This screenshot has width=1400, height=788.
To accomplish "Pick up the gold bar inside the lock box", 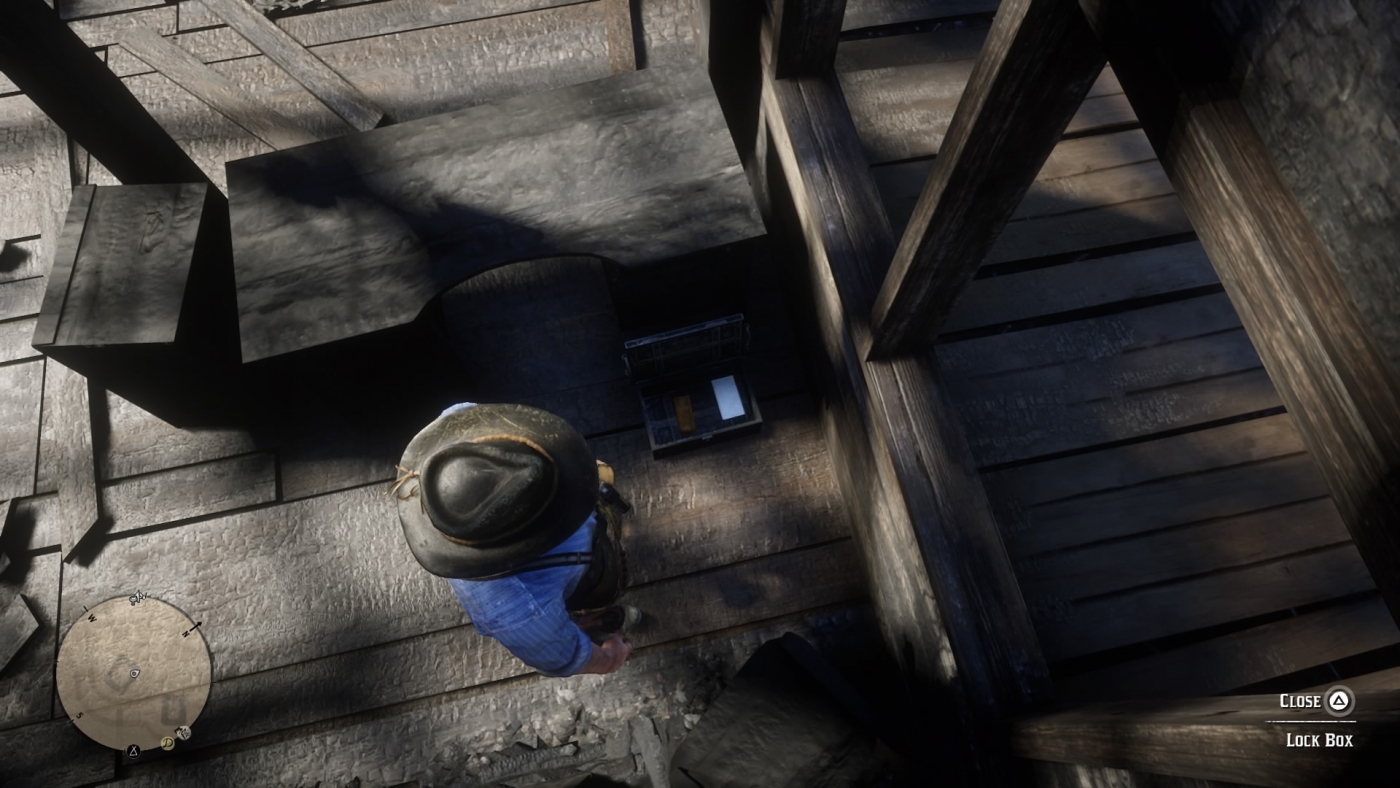I will point(685,413).
